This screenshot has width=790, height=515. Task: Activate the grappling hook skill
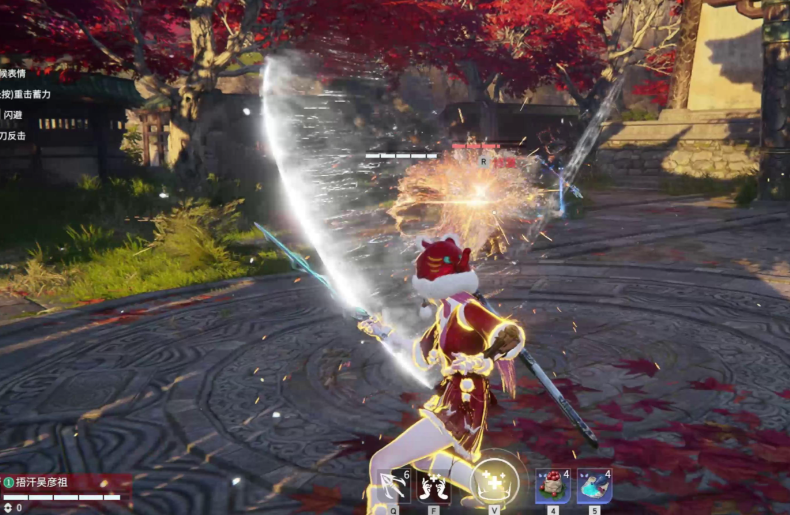point(393,487)
